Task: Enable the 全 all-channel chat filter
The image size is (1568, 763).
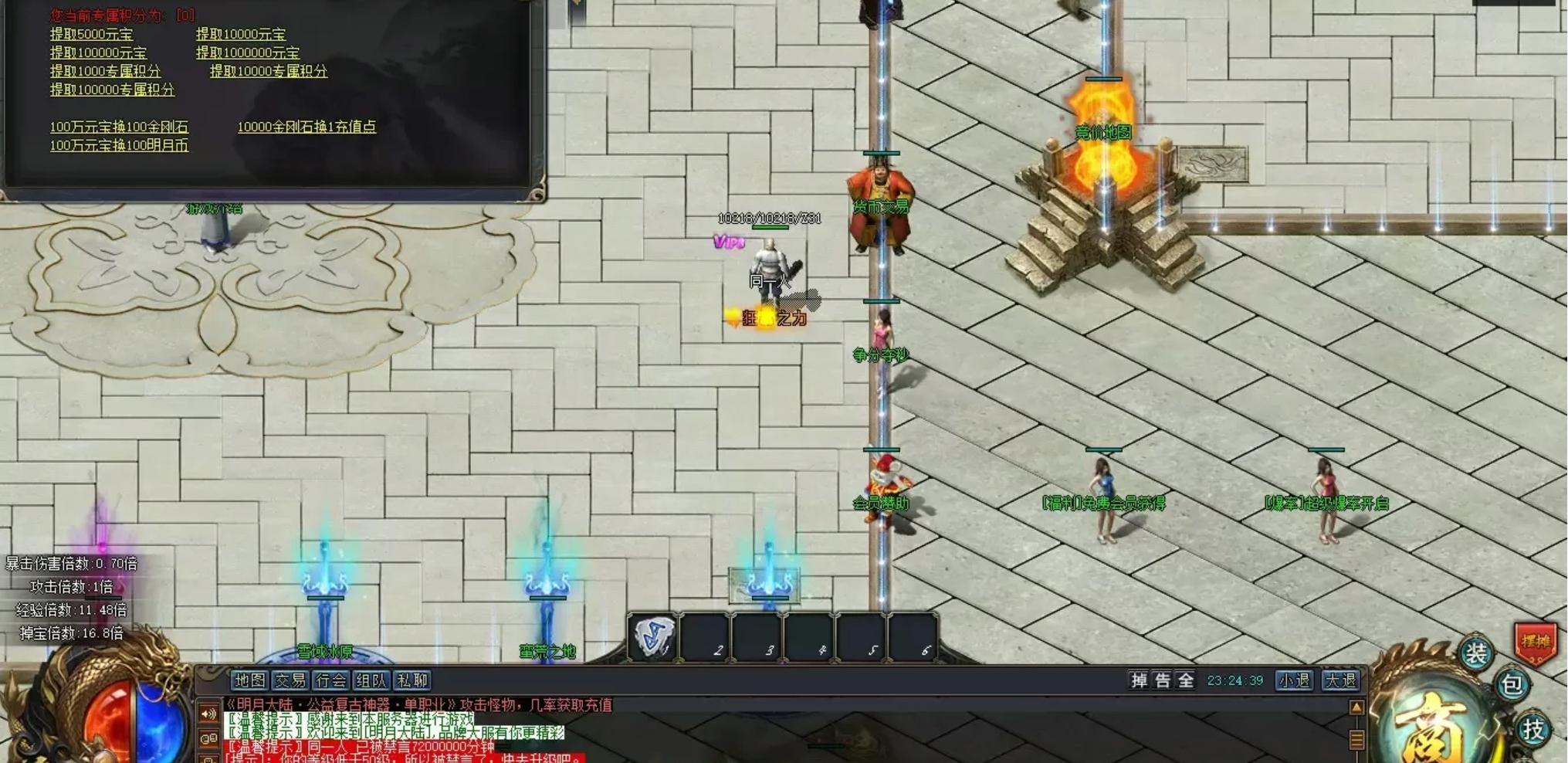Action: [1184, 679]
